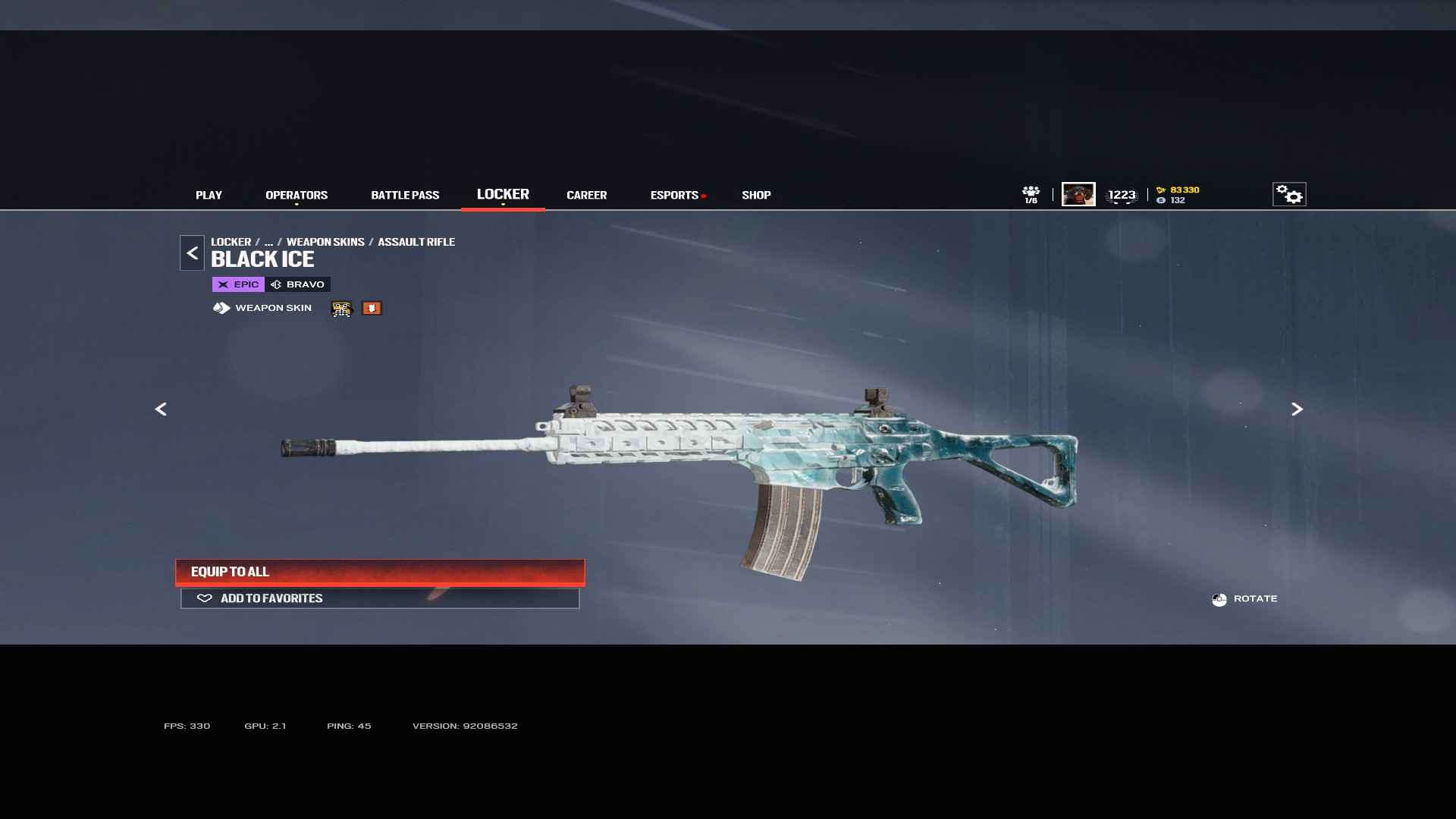Click the player profile avatar

coord(1078,194)
